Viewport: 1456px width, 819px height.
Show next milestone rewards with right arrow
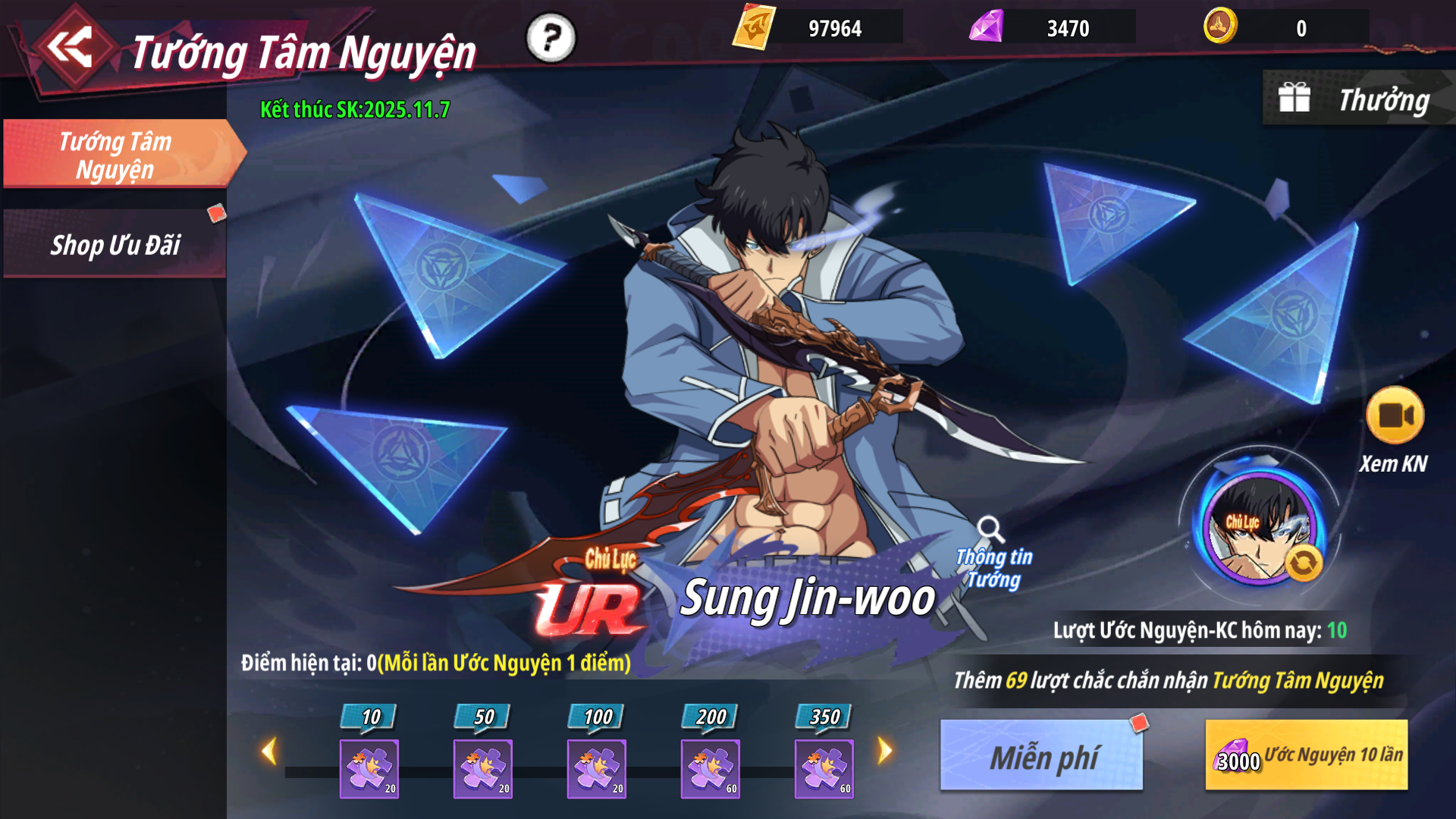click(x=885, y=752)
